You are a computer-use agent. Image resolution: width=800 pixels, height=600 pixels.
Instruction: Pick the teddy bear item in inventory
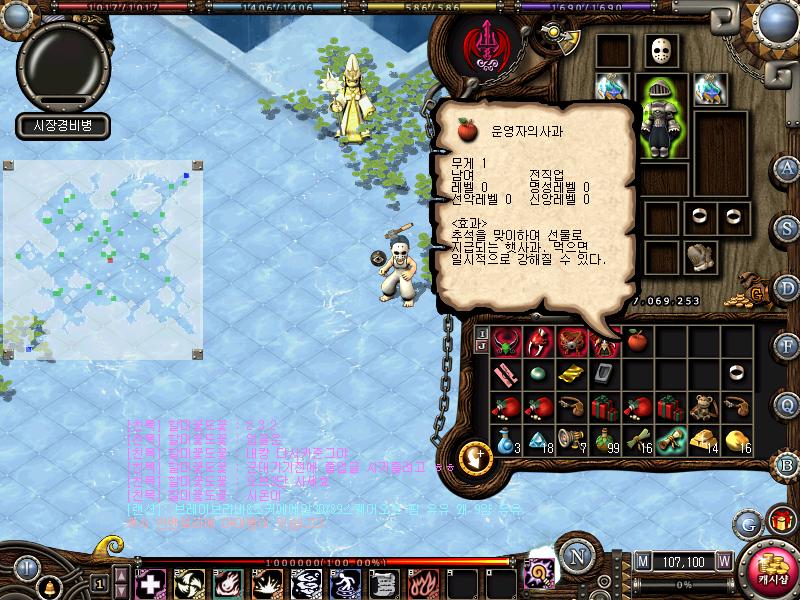[x=704, y=407]
